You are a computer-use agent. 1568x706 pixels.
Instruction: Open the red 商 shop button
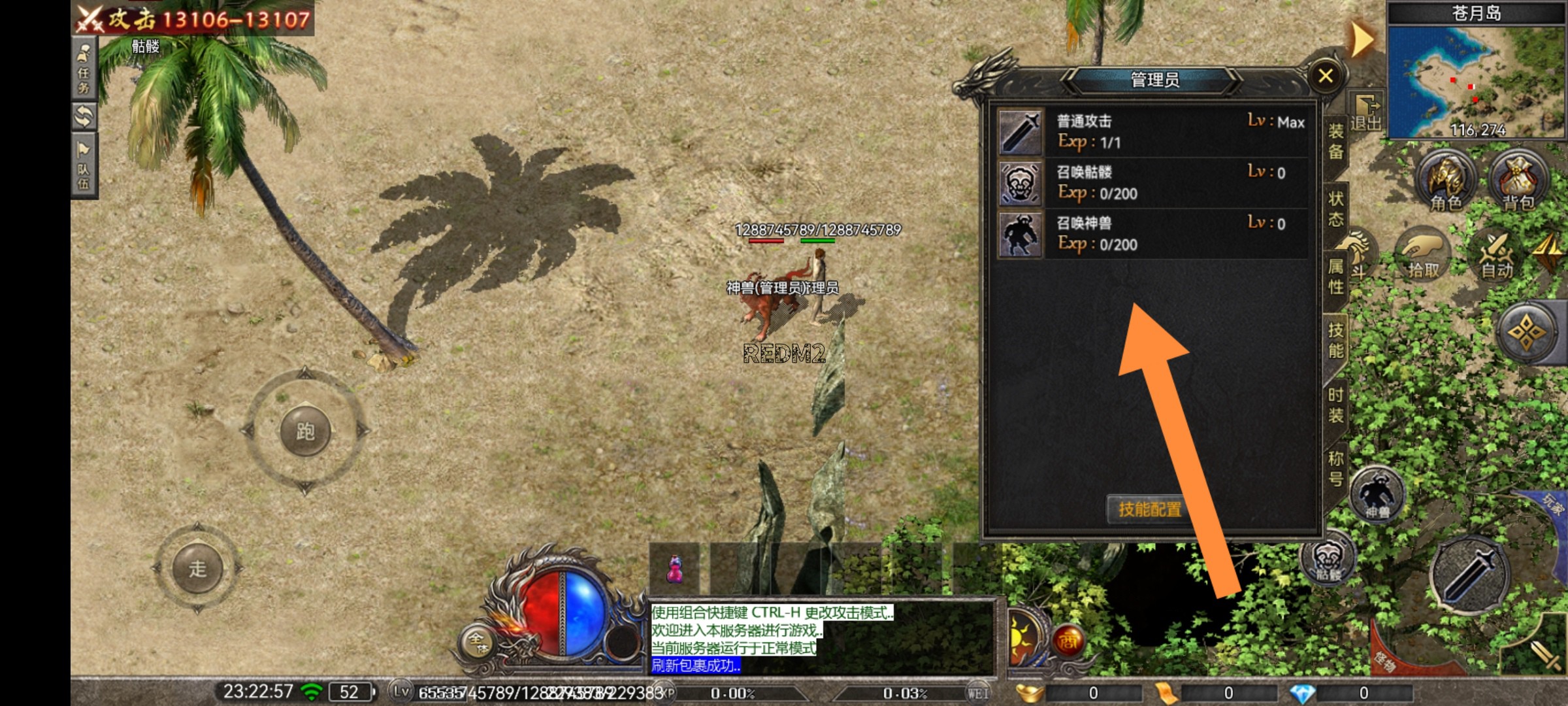pos(1068,641)
